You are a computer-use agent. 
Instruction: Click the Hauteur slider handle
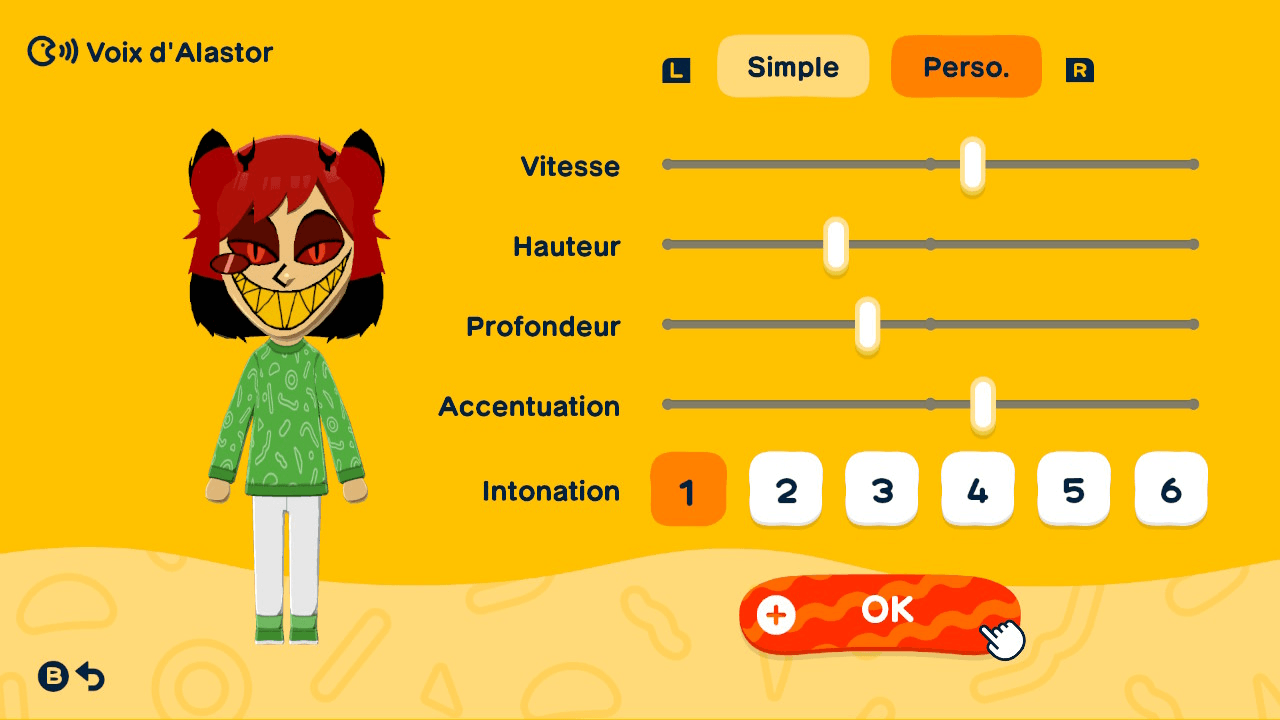pyautogui.click(x=835, y=243)
